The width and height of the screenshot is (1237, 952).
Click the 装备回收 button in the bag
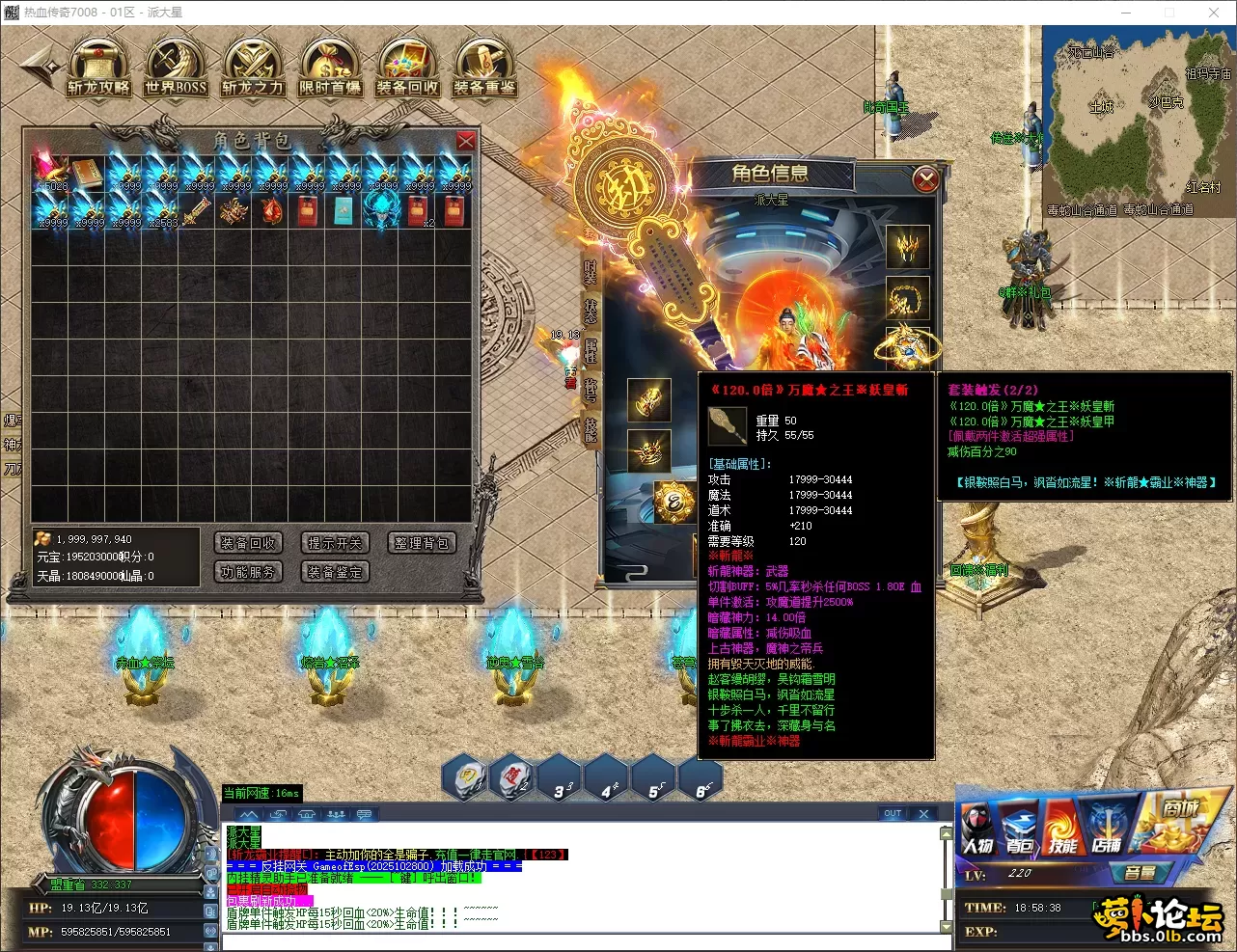click(248, 543)
